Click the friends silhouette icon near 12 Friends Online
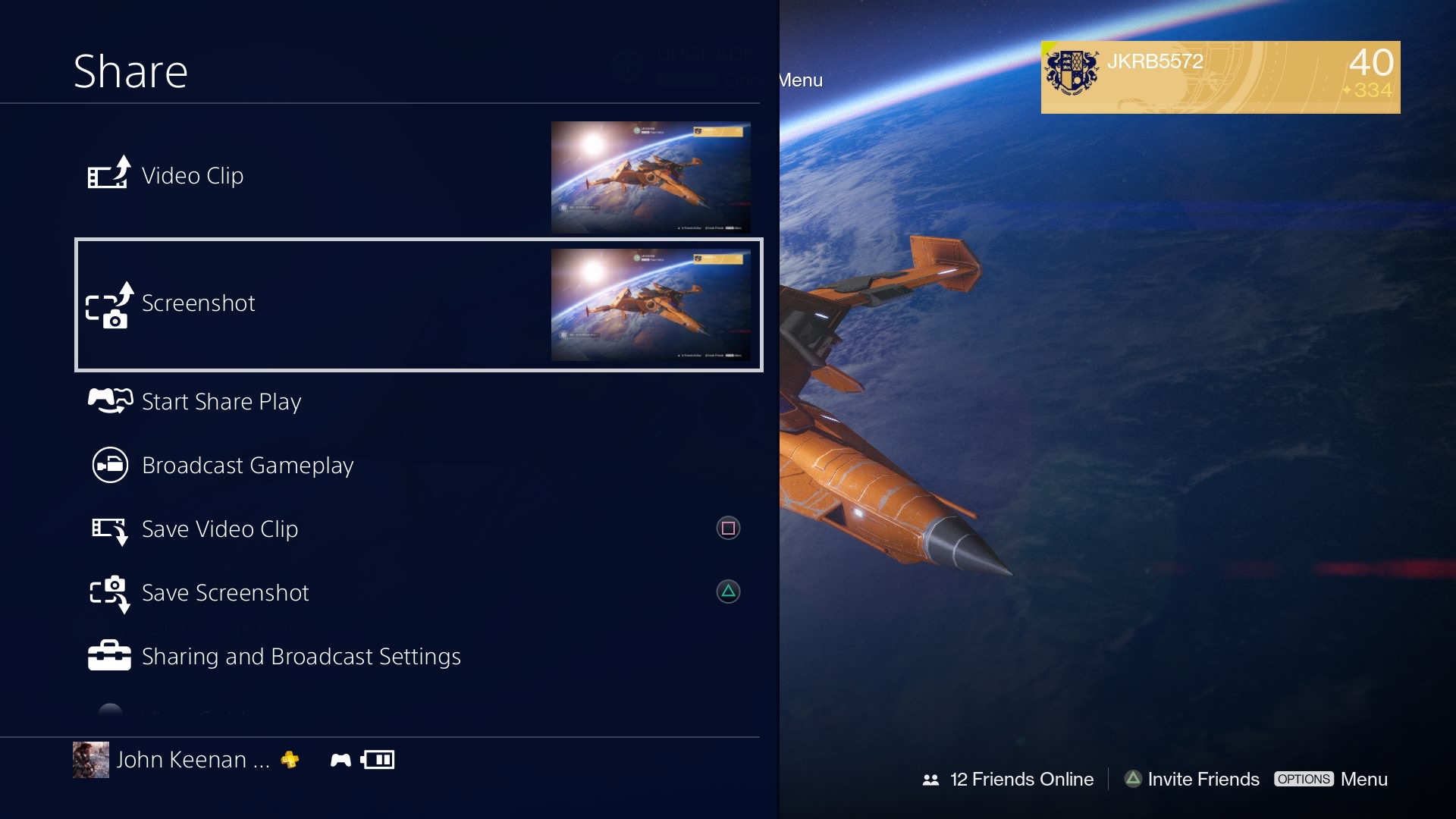The height and width of the screenshot is (819, 1456). coord(930,779)
